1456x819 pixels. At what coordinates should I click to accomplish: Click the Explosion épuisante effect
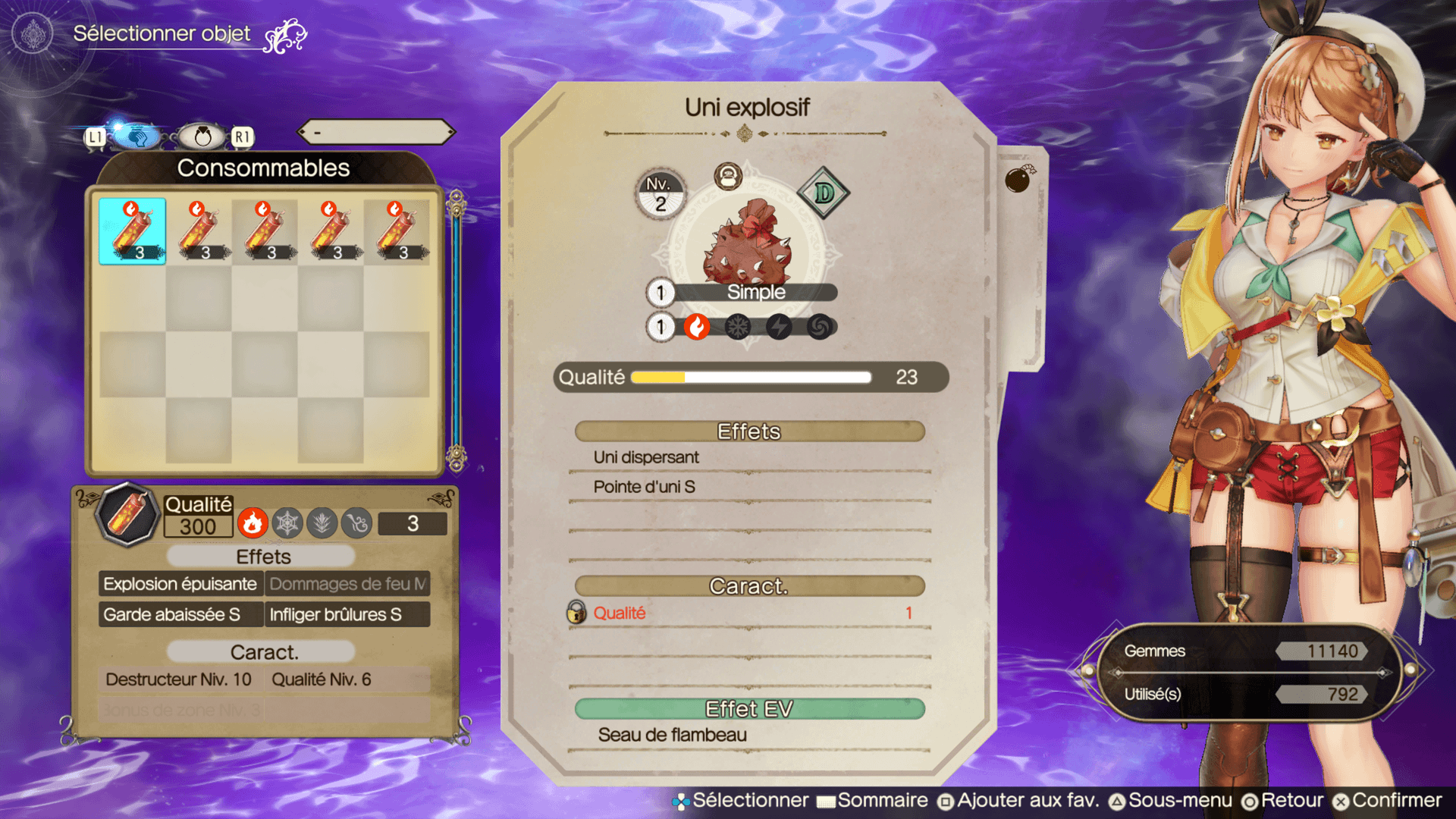tap(180, 584)
